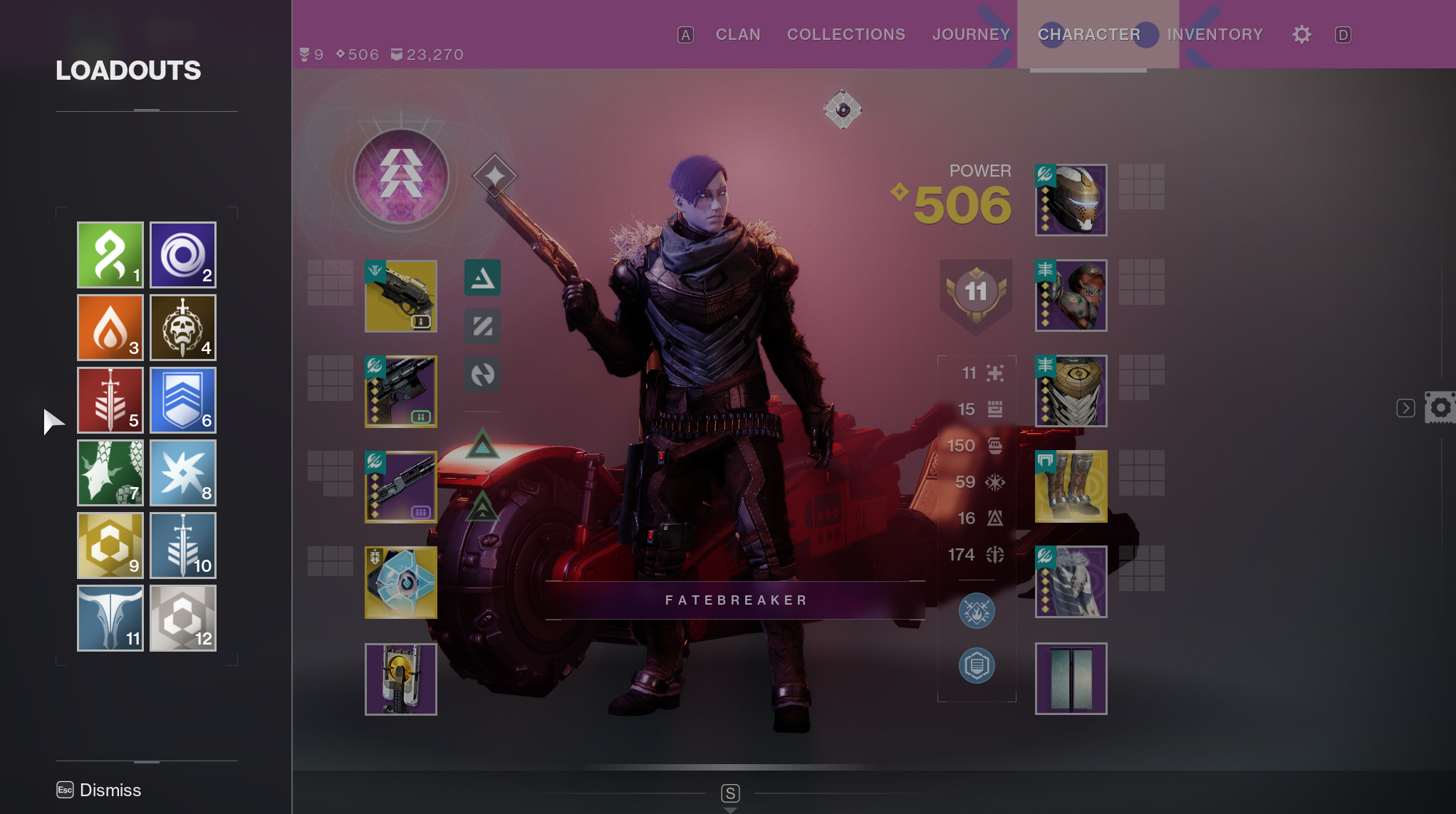Switch to the Clan tab
The image size is (1456, 814).
pyautogui.click(x=738, y=34)
